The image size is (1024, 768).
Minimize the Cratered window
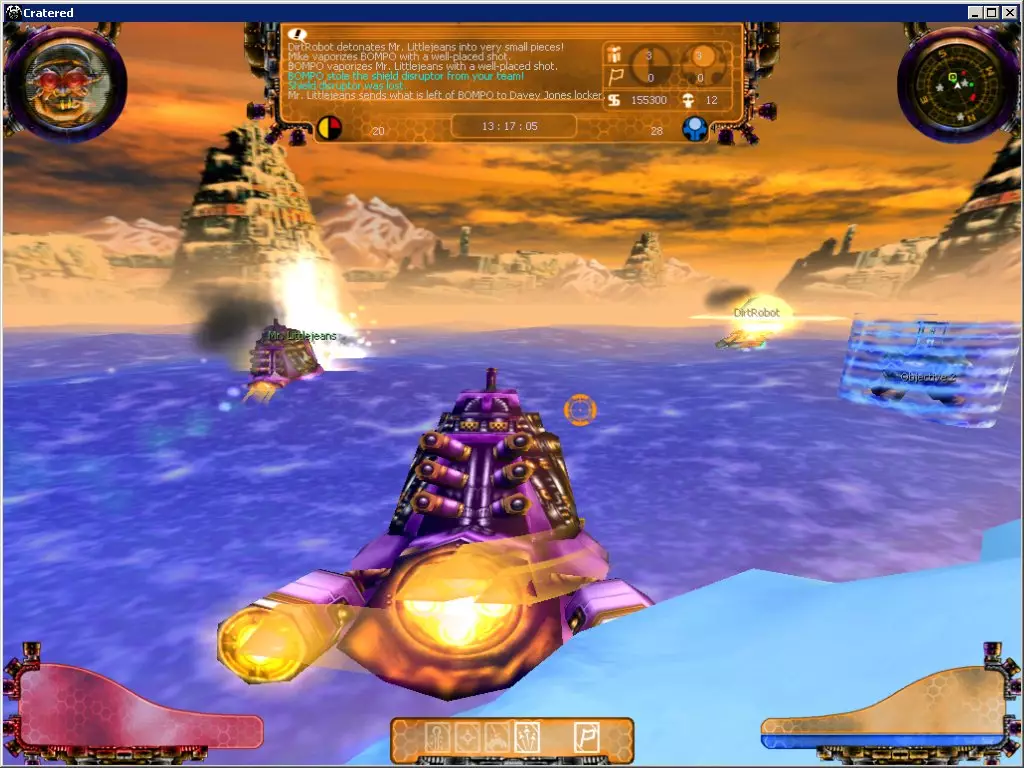coord(976,12)
